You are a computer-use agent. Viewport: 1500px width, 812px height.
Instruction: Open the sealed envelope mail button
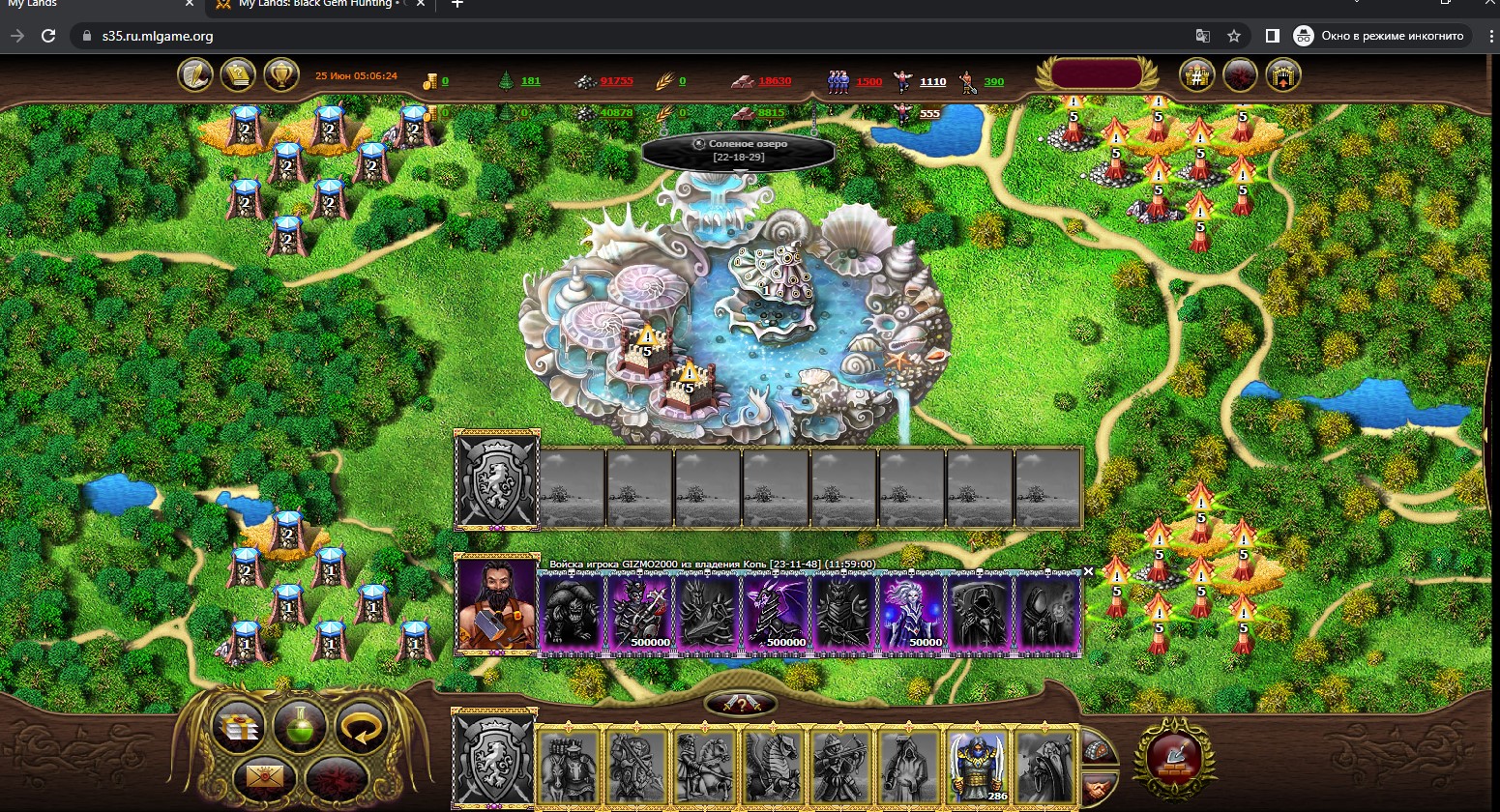[259, 774]
